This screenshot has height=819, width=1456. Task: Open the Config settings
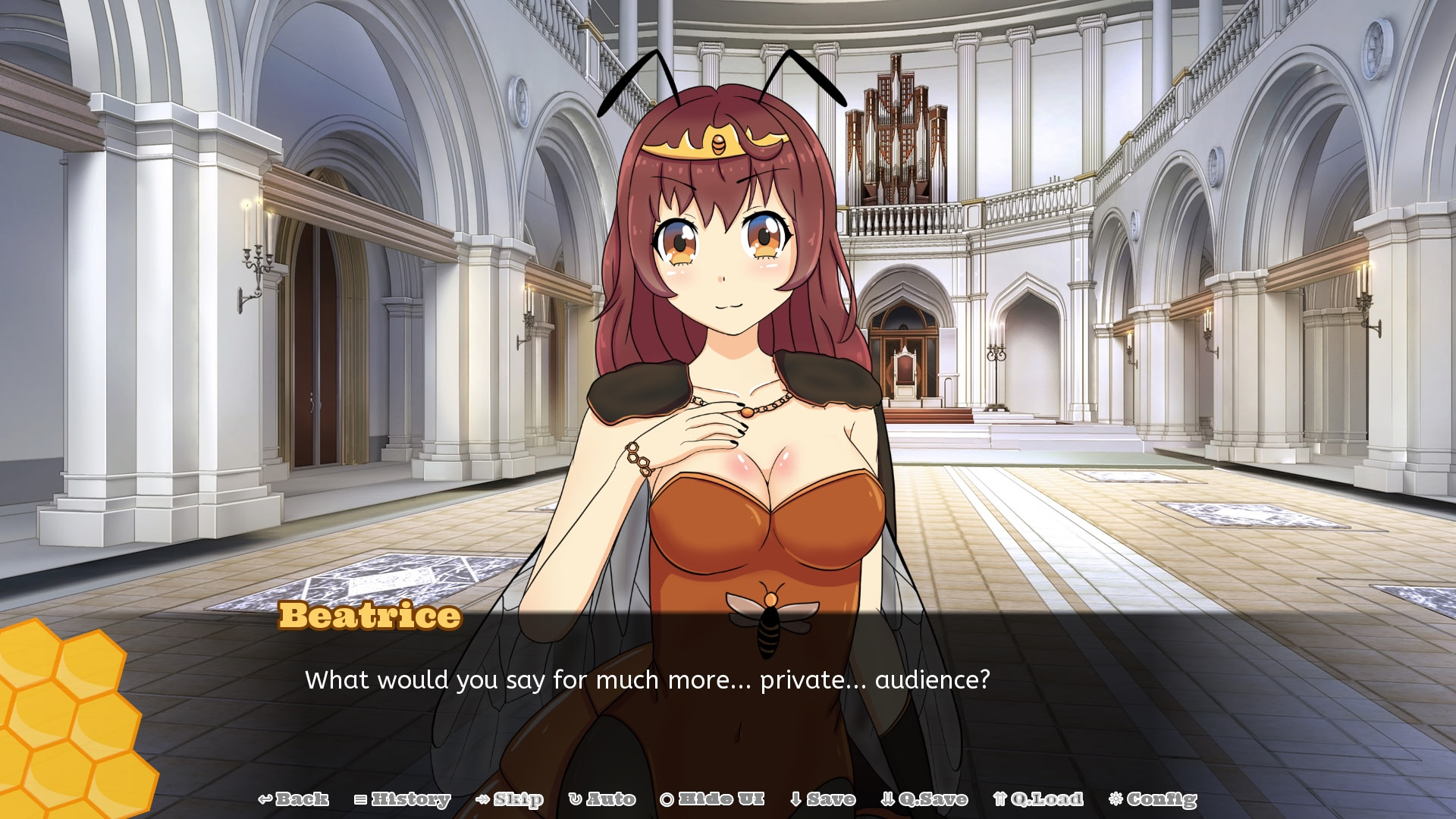pos(1153,799)
